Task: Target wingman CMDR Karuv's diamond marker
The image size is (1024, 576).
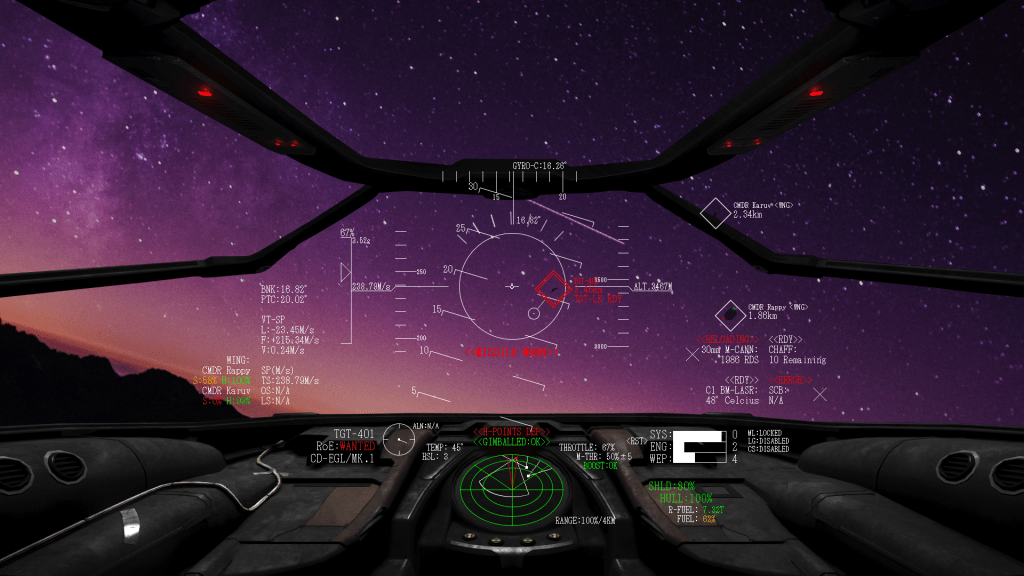Action: click(x=715, y=212)
